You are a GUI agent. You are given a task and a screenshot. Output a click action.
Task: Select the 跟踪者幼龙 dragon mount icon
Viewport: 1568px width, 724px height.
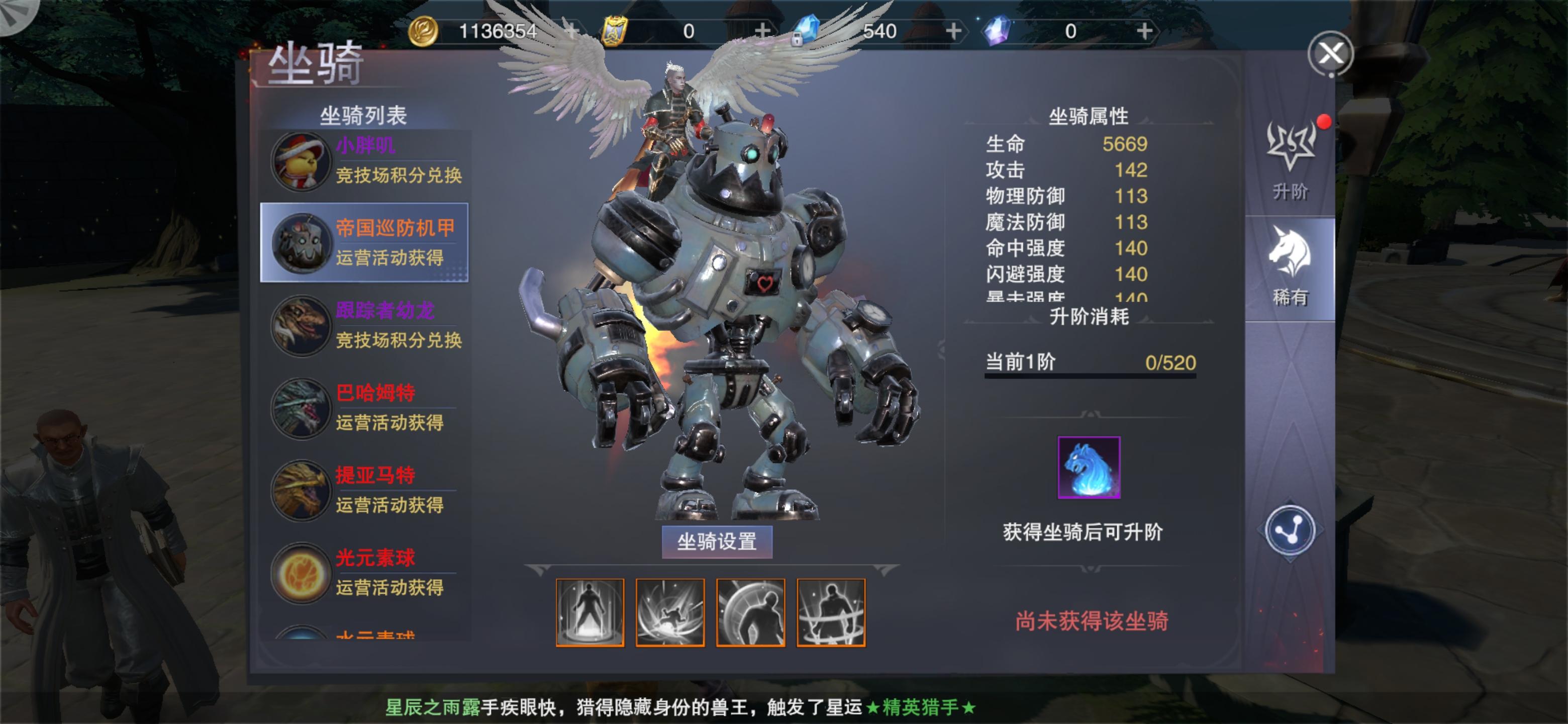click(x=300, y=326)
